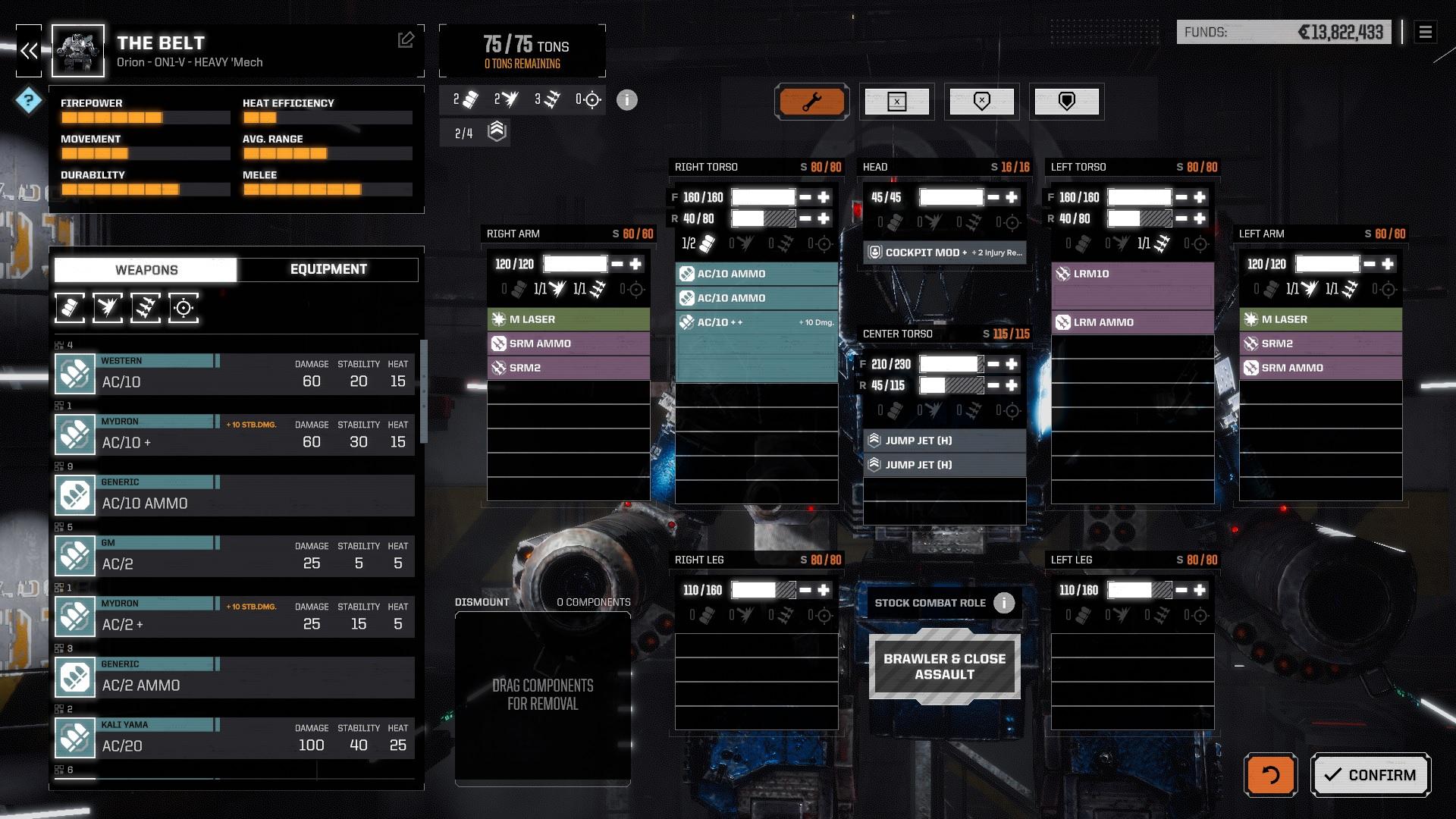
Task: Open the hardpoint info icon
Action: tap(626, 99)
